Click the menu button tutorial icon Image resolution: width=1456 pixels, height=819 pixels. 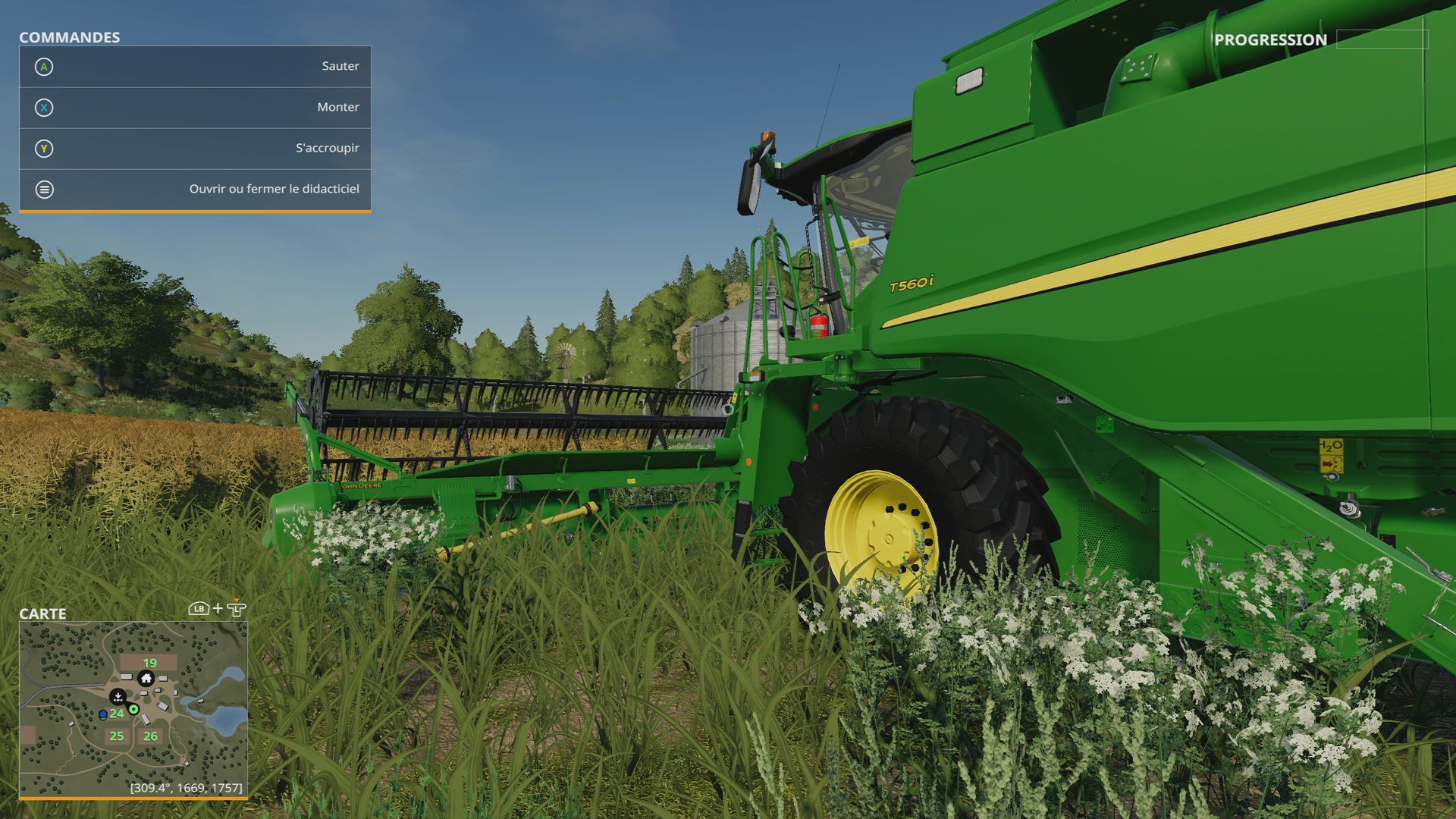(x=45, y=190)
